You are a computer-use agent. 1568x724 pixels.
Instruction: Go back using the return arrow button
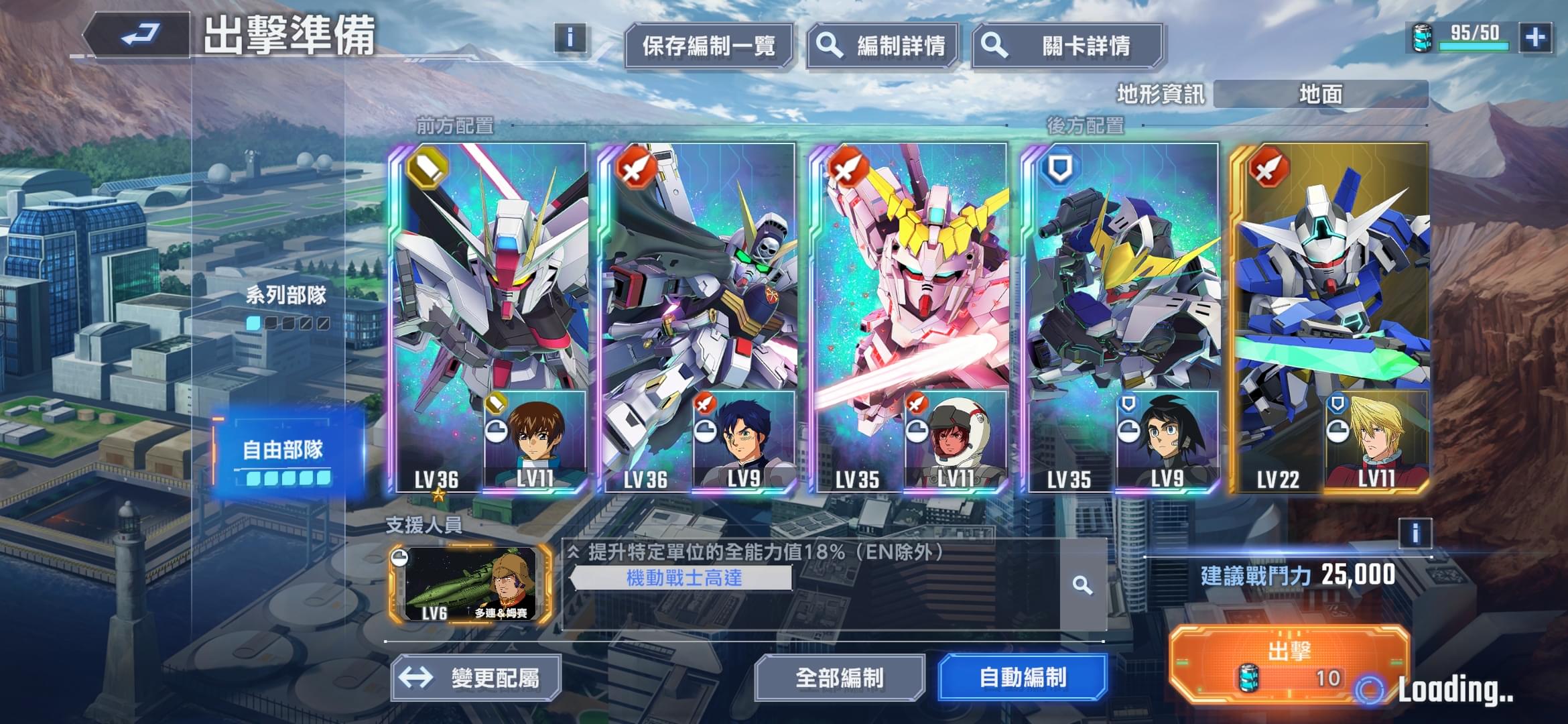(139, 35)
